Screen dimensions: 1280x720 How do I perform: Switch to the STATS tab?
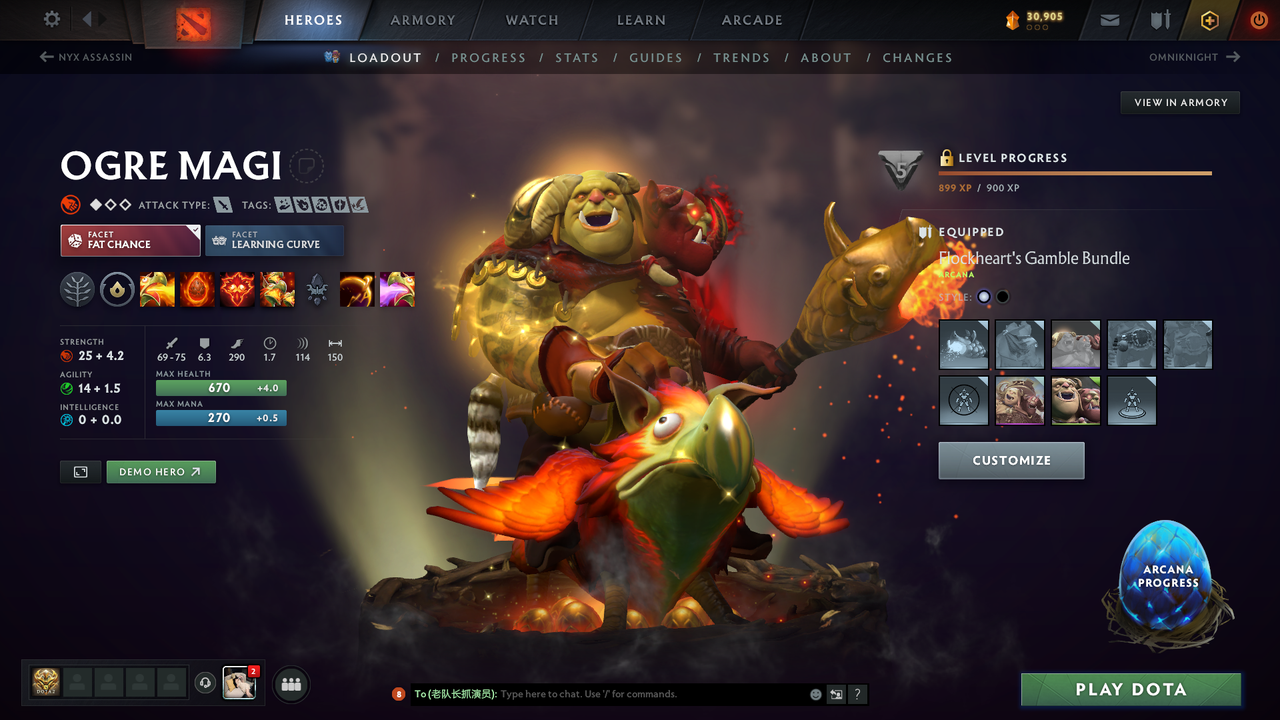pos(577,57)
